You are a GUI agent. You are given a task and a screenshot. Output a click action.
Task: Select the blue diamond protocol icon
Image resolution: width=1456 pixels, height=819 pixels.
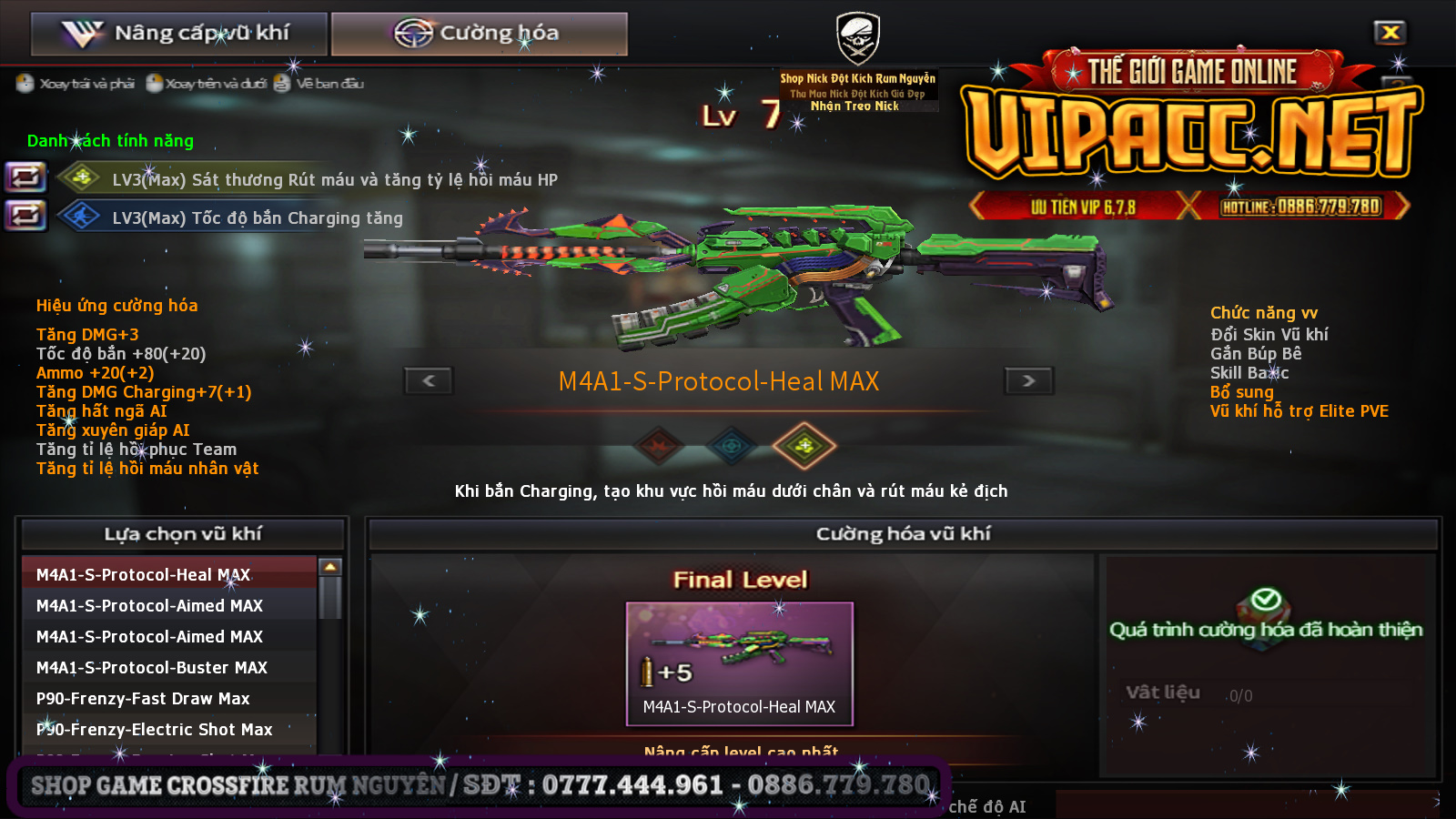pyautogui.click(x=731, y=445)
